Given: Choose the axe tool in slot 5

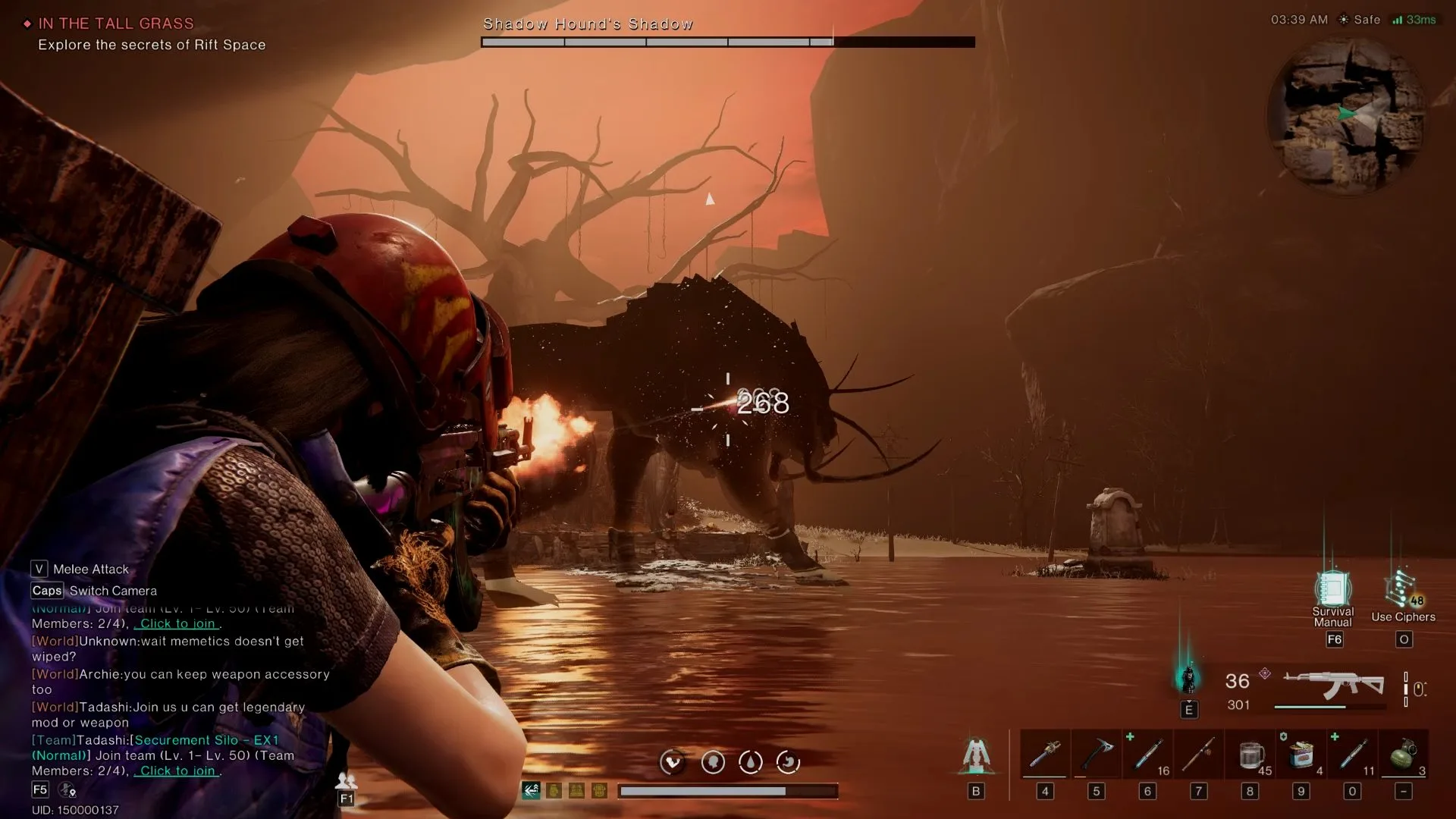Looking at the screenshot, I should 1096,754.
